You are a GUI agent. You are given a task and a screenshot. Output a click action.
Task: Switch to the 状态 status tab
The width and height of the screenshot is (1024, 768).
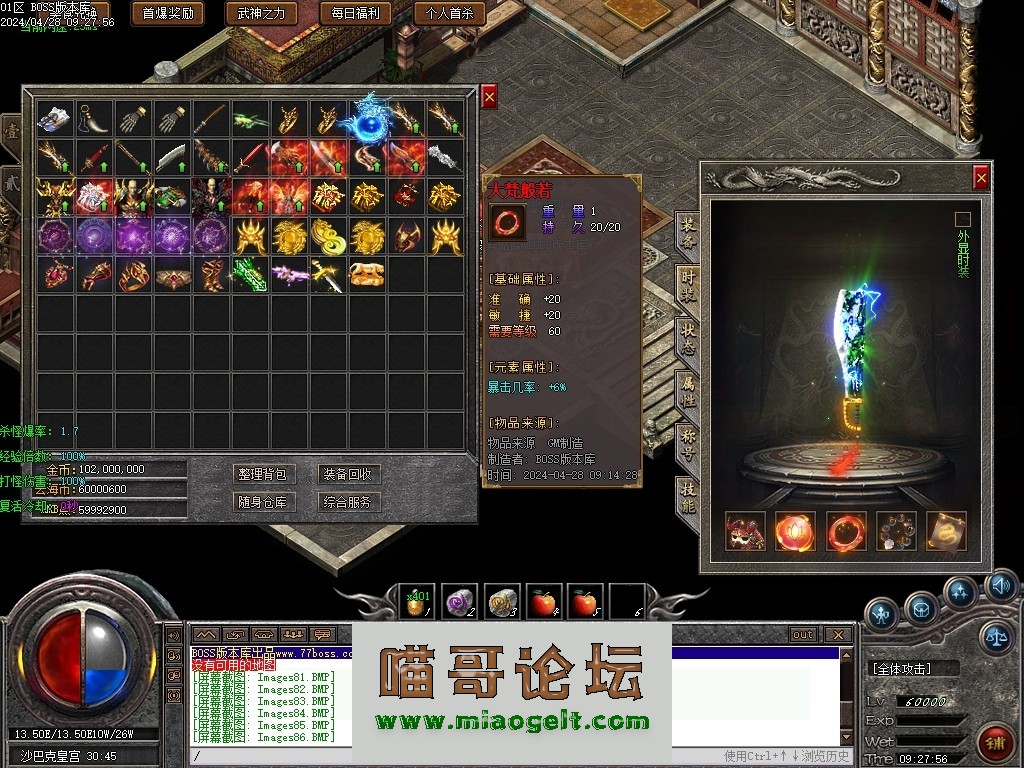point(688,336)
